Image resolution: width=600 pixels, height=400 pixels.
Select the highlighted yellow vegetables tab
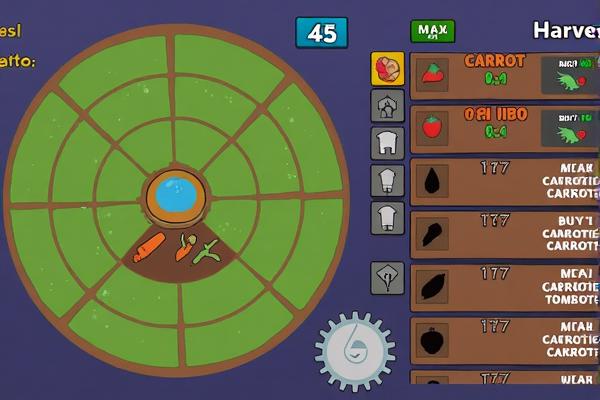[387, 68]
